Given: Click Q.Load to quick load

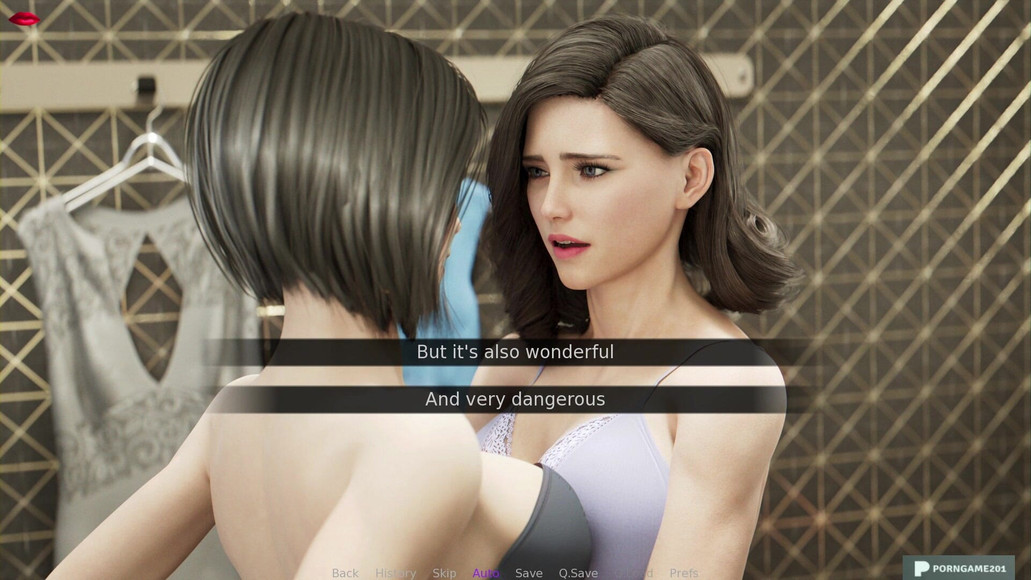Looking at the screenshot, I should click(x=634, y=573).
